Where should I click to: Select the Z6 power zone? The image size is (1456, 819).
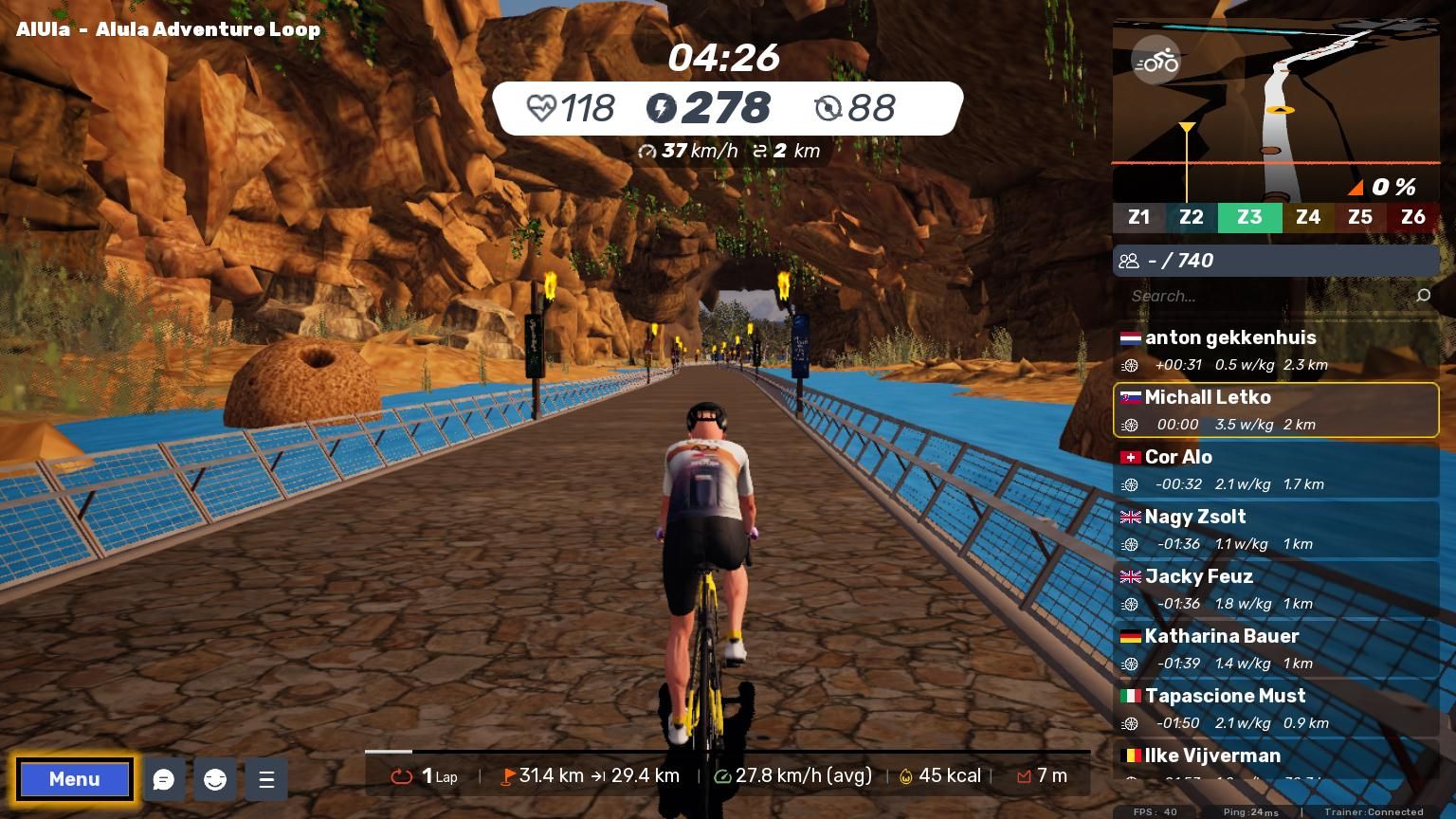tap(1412, 217)
